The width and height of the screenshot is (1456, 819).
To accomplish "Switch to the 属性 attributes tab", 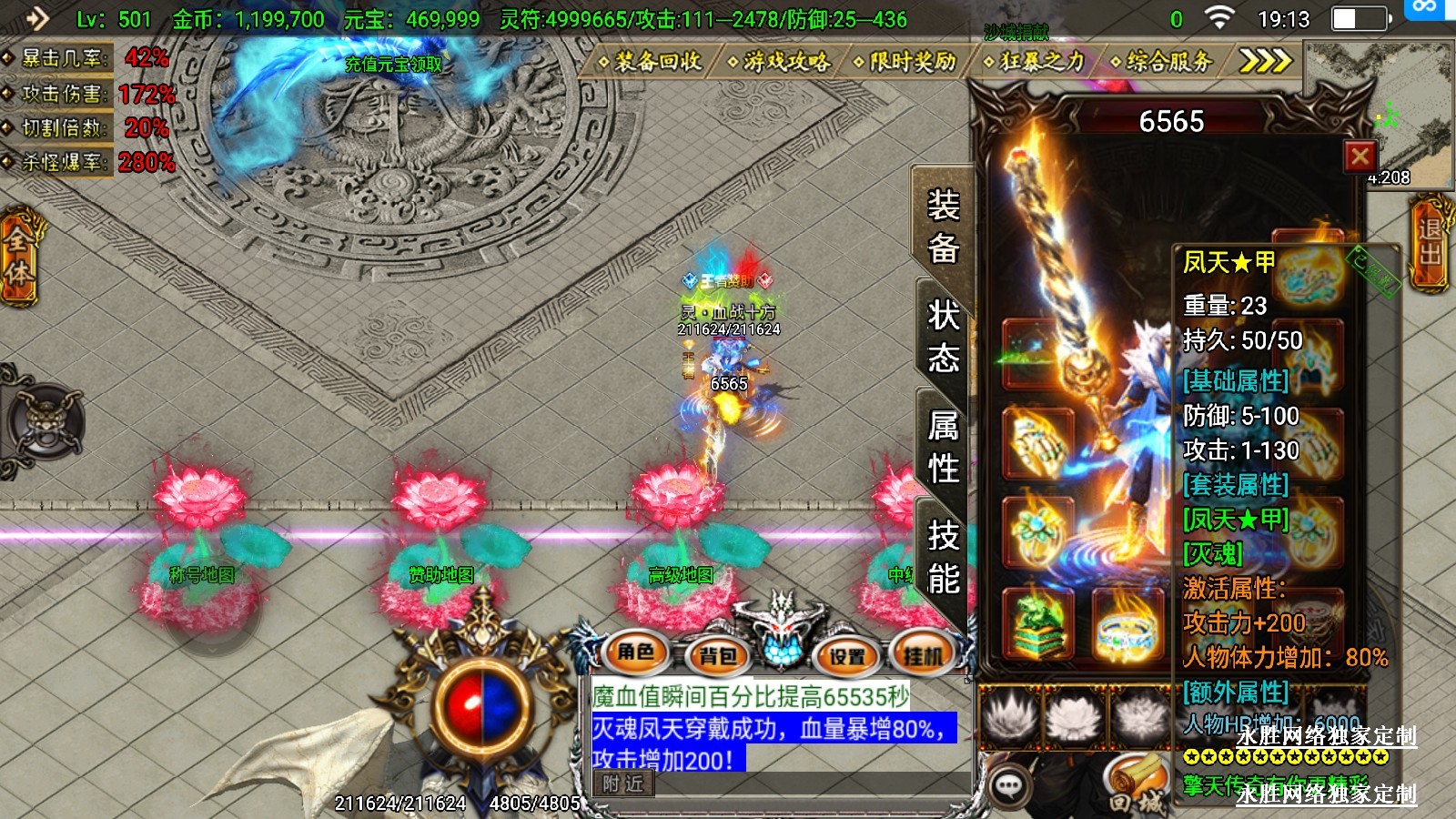I will (943, 447).
